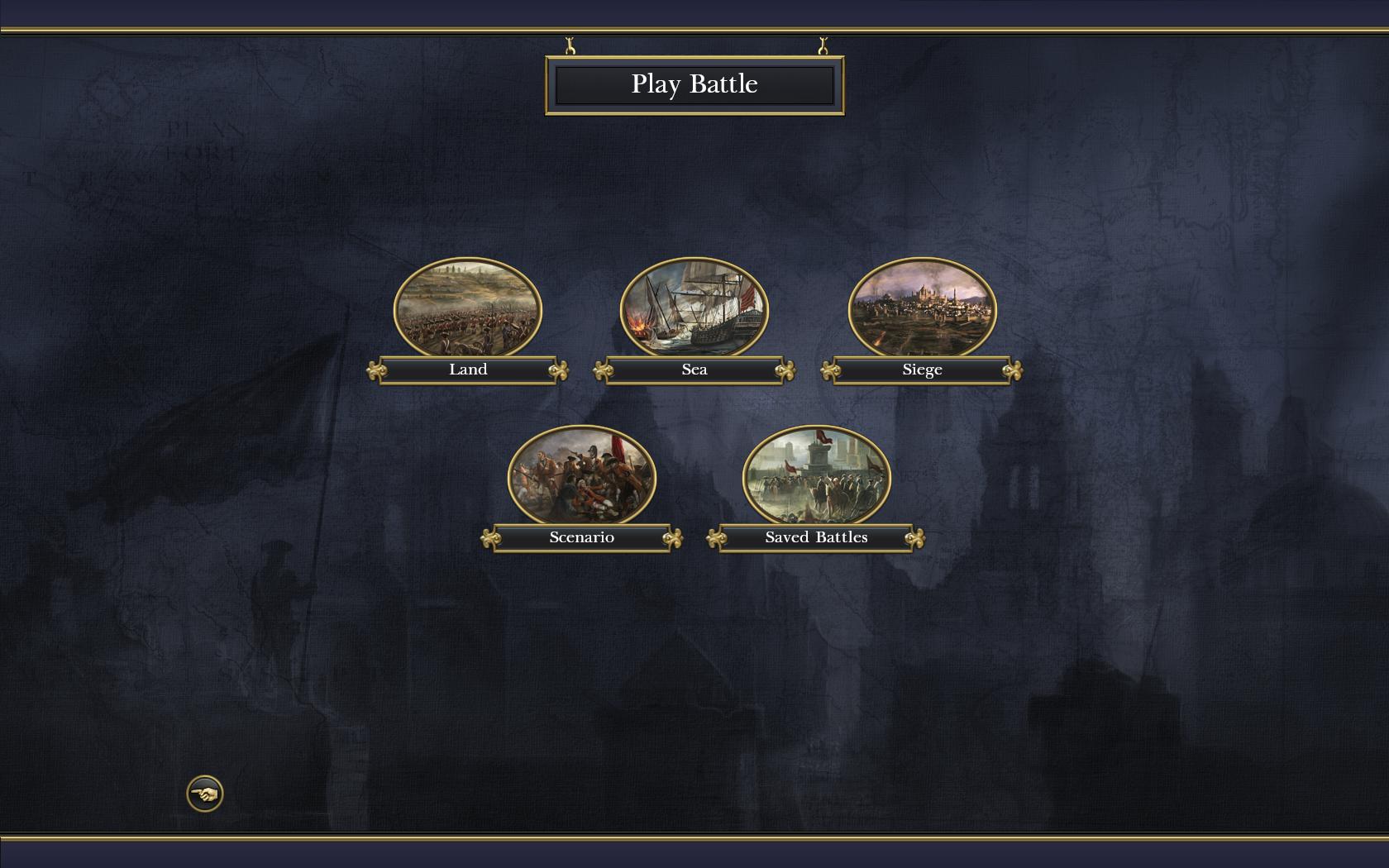This screenshot has height=868, width=1389.
Task: Select the burning warship painting
Action: (694, 307)
